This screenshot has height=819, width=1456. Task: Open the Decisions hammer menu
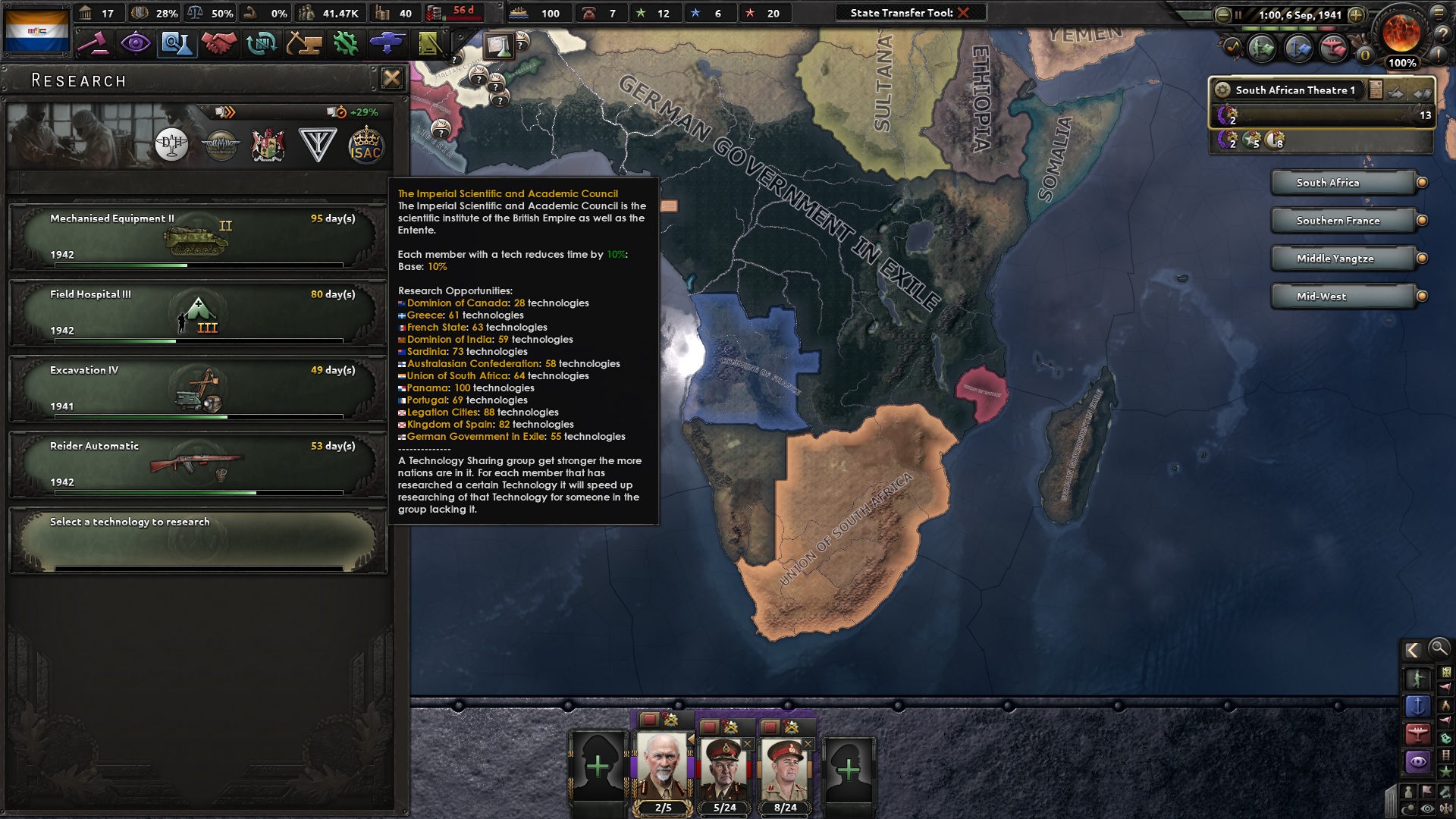(x=96, y=44)
